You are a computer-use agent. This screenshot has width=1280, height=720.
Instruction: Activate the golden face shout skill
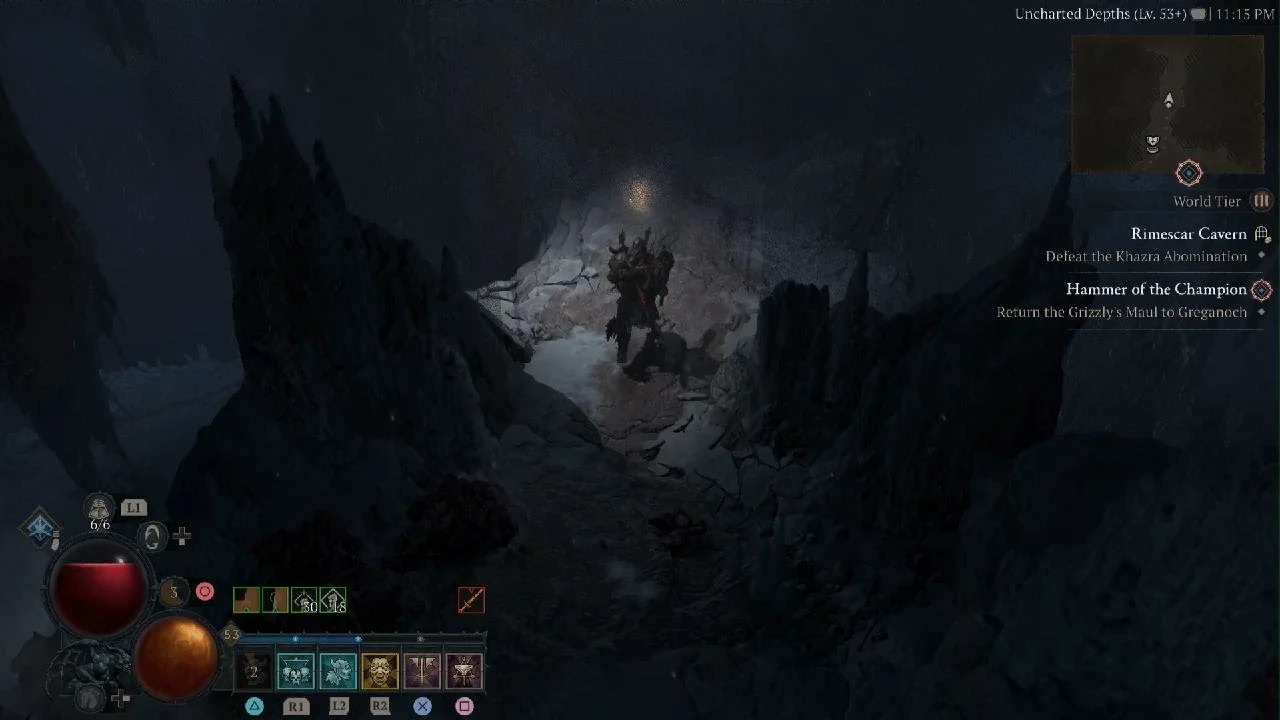[x=380, y=672]
